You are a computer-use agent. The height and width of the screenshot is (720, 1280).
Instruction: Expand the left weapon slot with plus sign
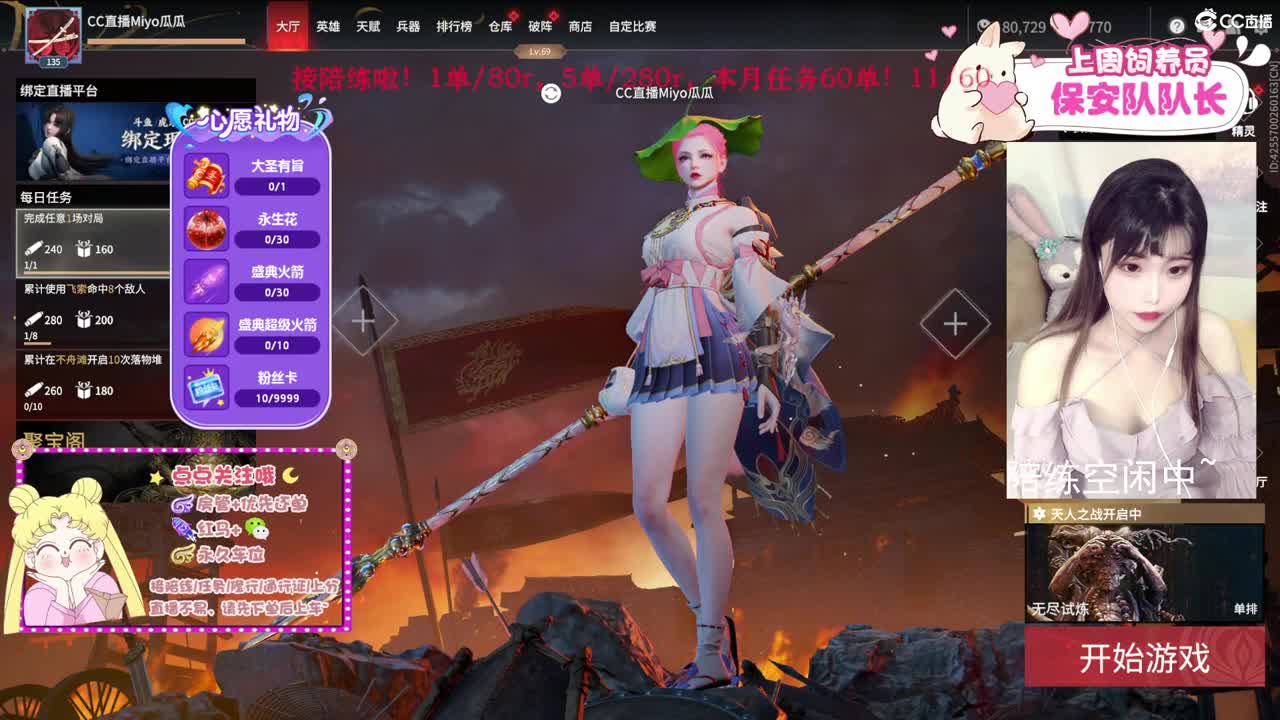point(362,319)
